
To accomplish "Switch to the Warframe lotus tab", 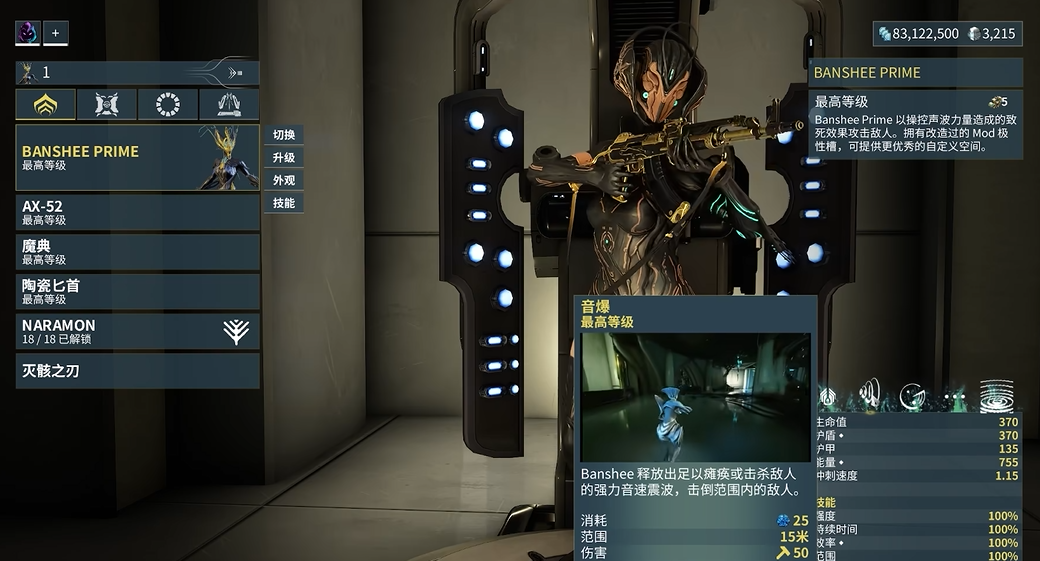I will point(45,104).
